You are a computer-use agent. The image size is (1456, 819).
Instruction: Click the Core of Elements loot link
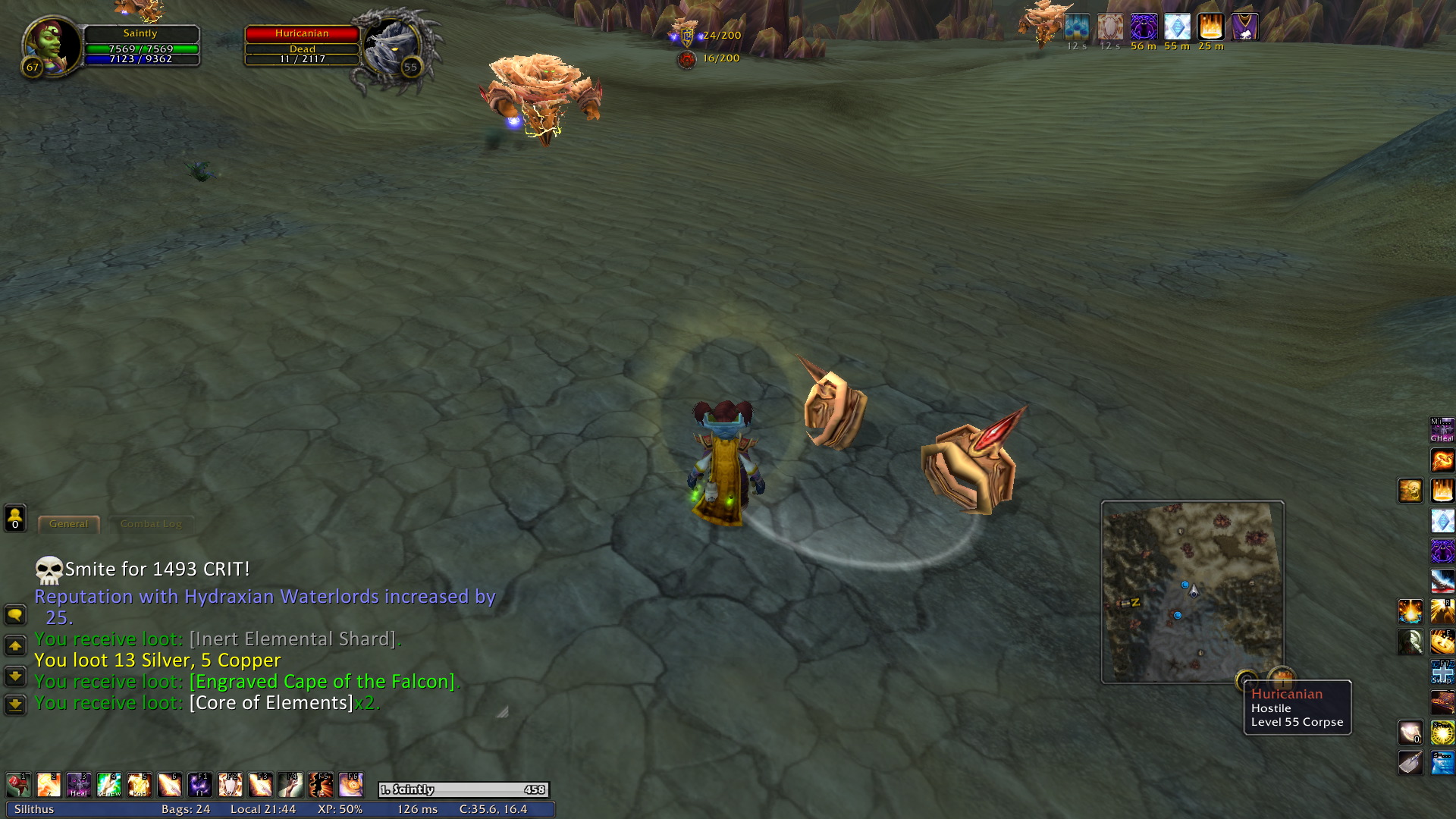coord(271,703)
